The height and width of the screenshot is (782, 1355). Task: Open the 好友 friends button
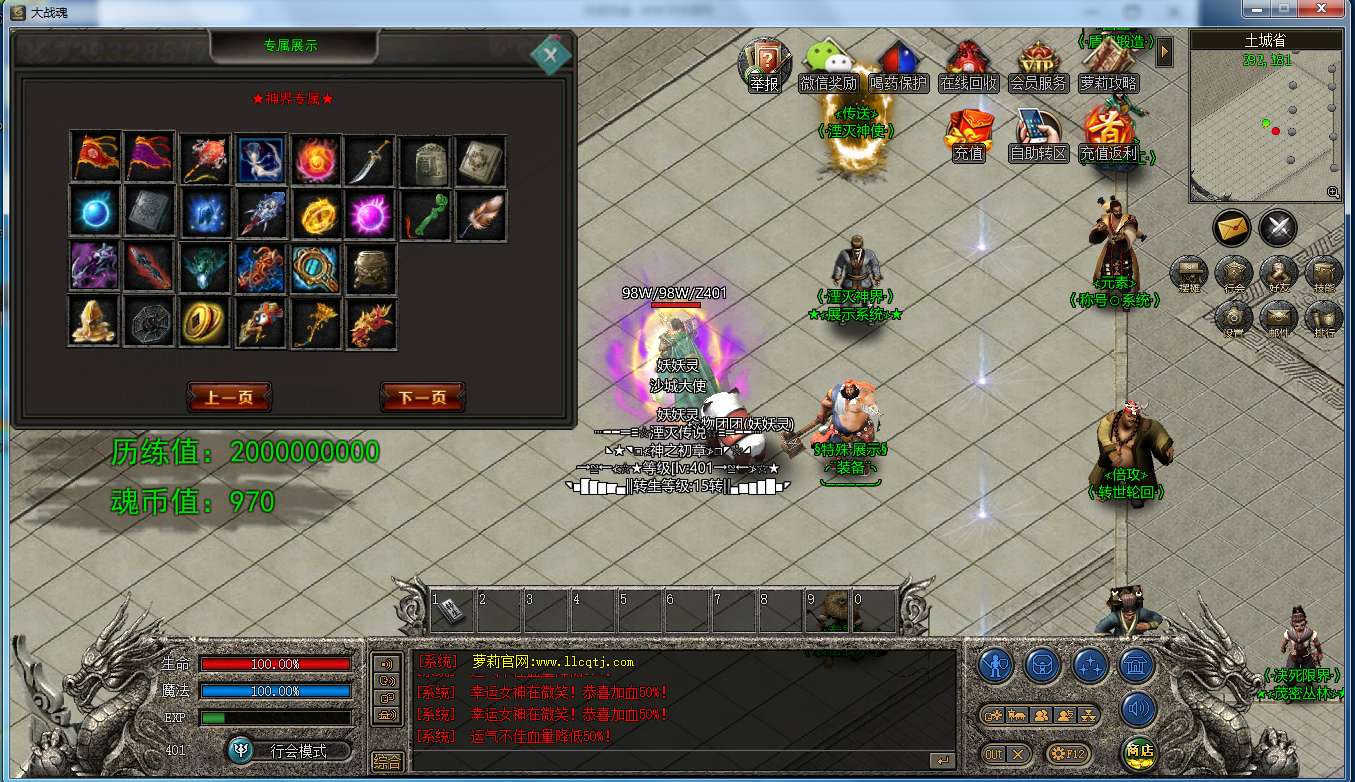(x=1279, y=273)
